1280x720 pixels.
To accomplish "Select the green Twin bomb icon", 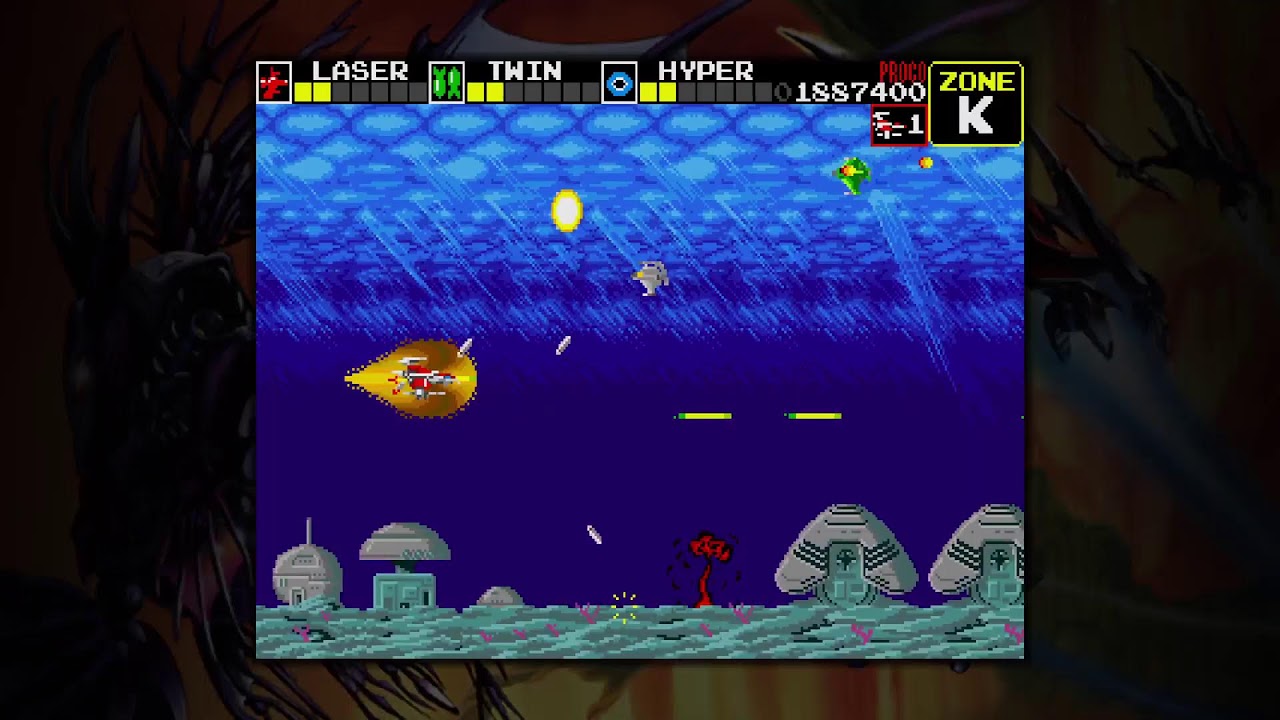I will [447, 82].
